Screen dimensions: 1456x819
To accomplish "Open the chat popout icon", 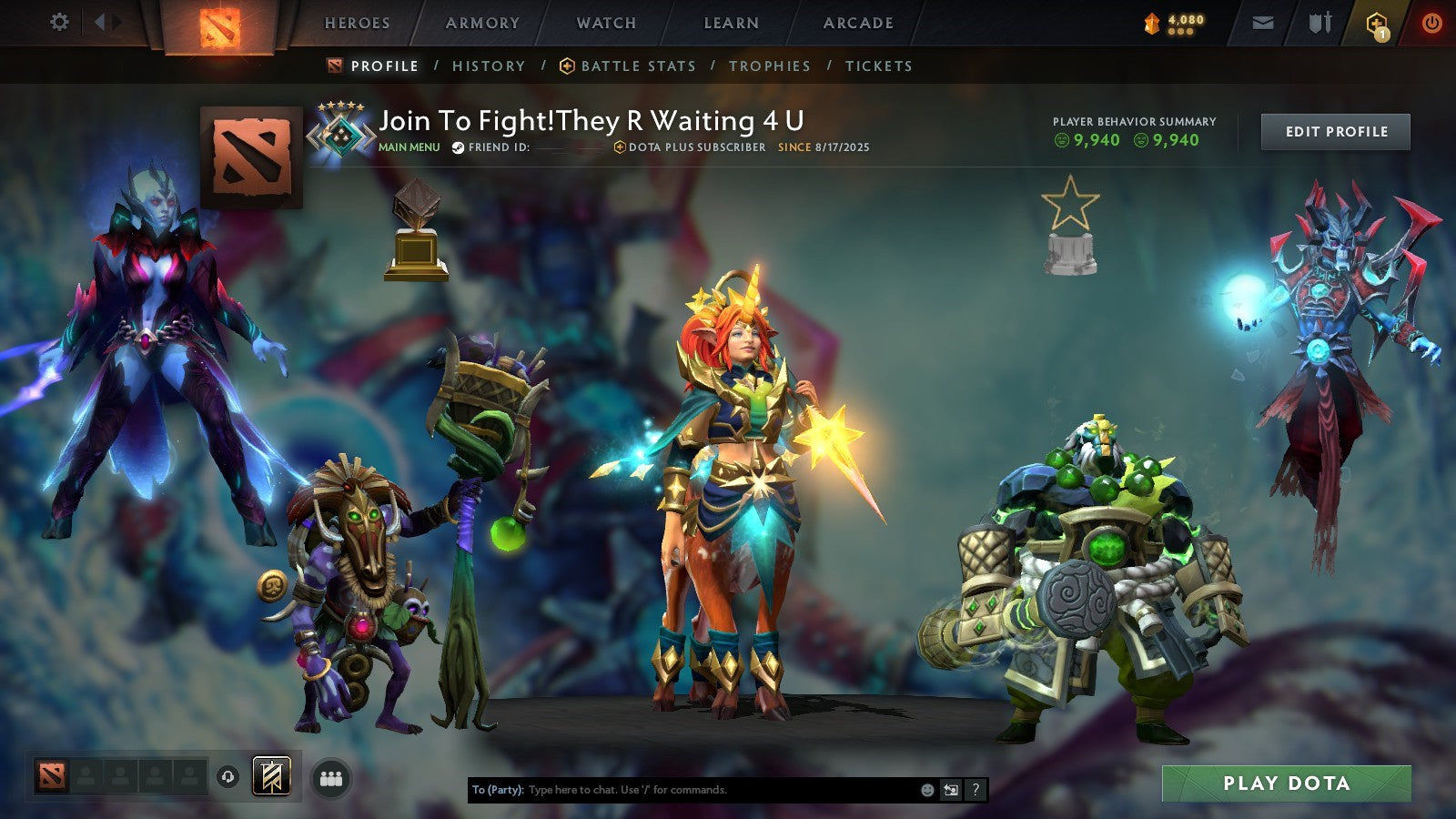I will [949, 791].
